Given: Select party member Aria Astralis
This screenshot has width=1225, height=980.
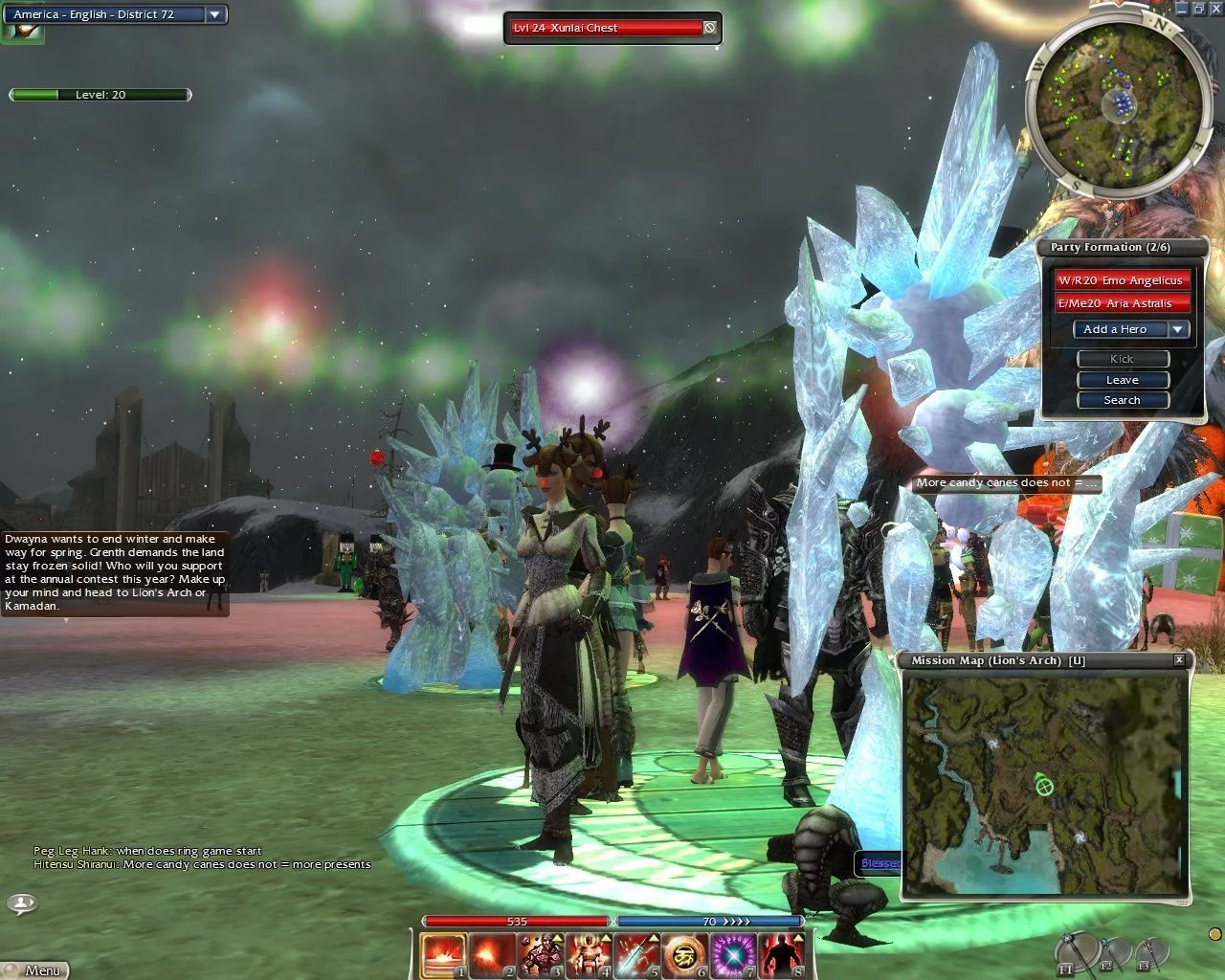Looking at the screenshot, I should pyautogui.click(x=1121, y=303).
